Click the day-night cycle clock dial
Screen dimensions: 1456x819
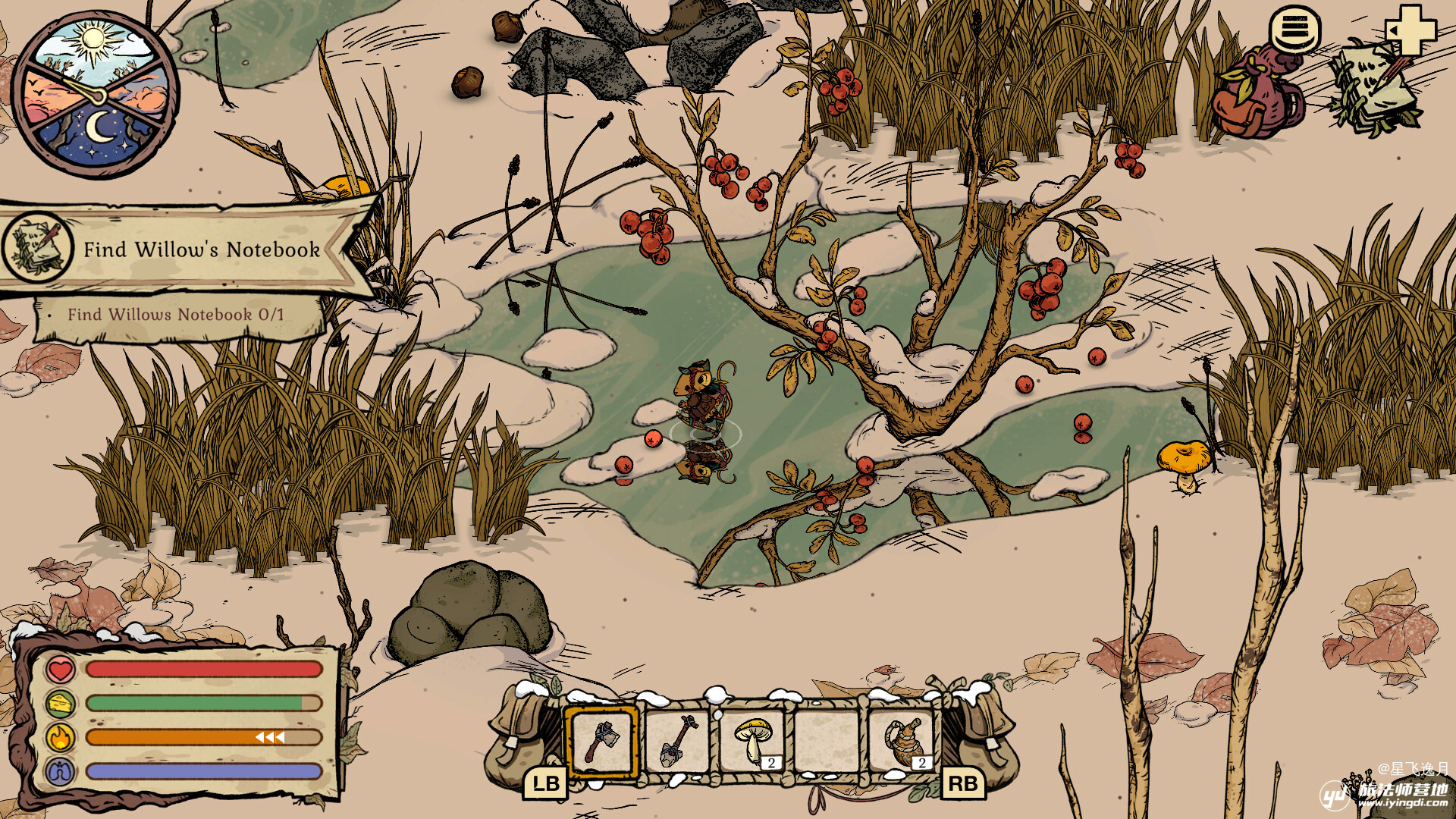(x=95, y=94)
